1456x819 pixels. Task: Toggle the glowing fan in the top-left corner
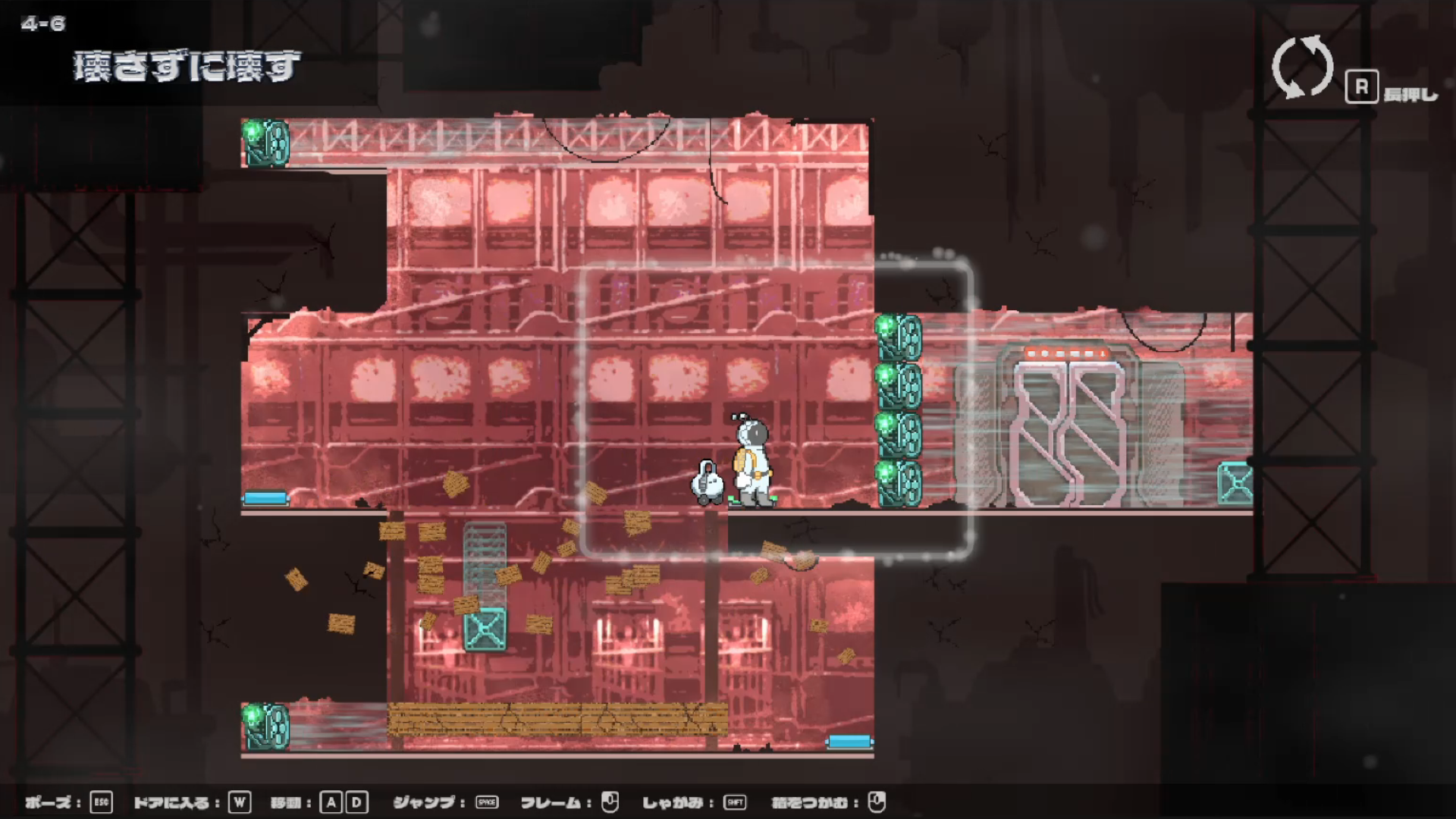point(265,142)
